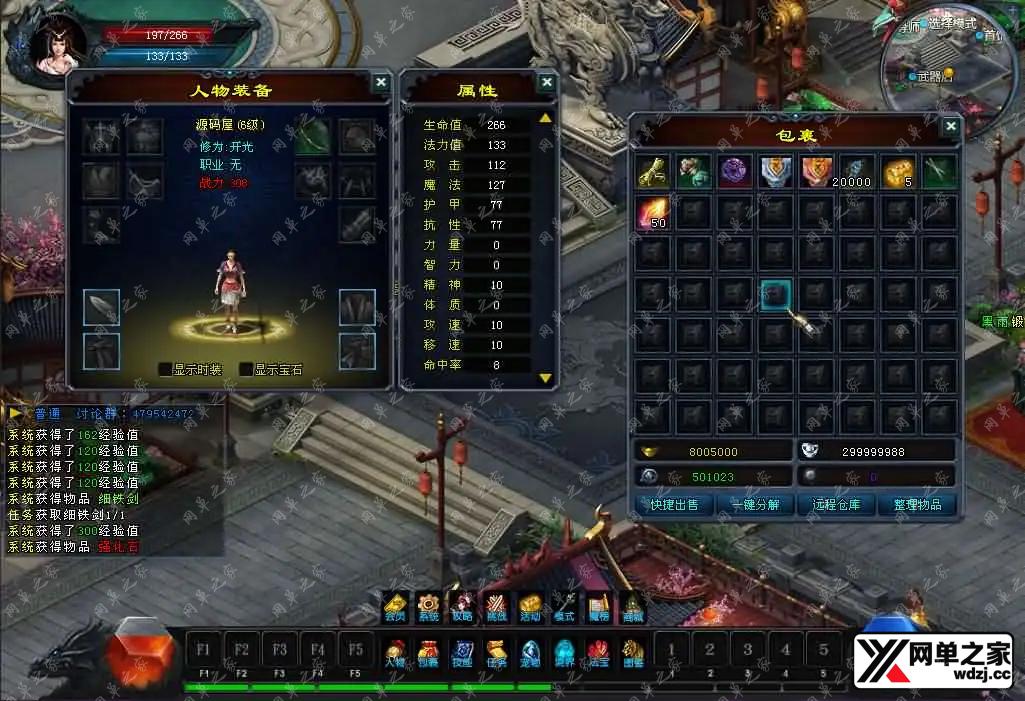The width and height of the screenshot is (1025, 701).
Task: Close the 属性 attributes panel
Action: [546, 83]
